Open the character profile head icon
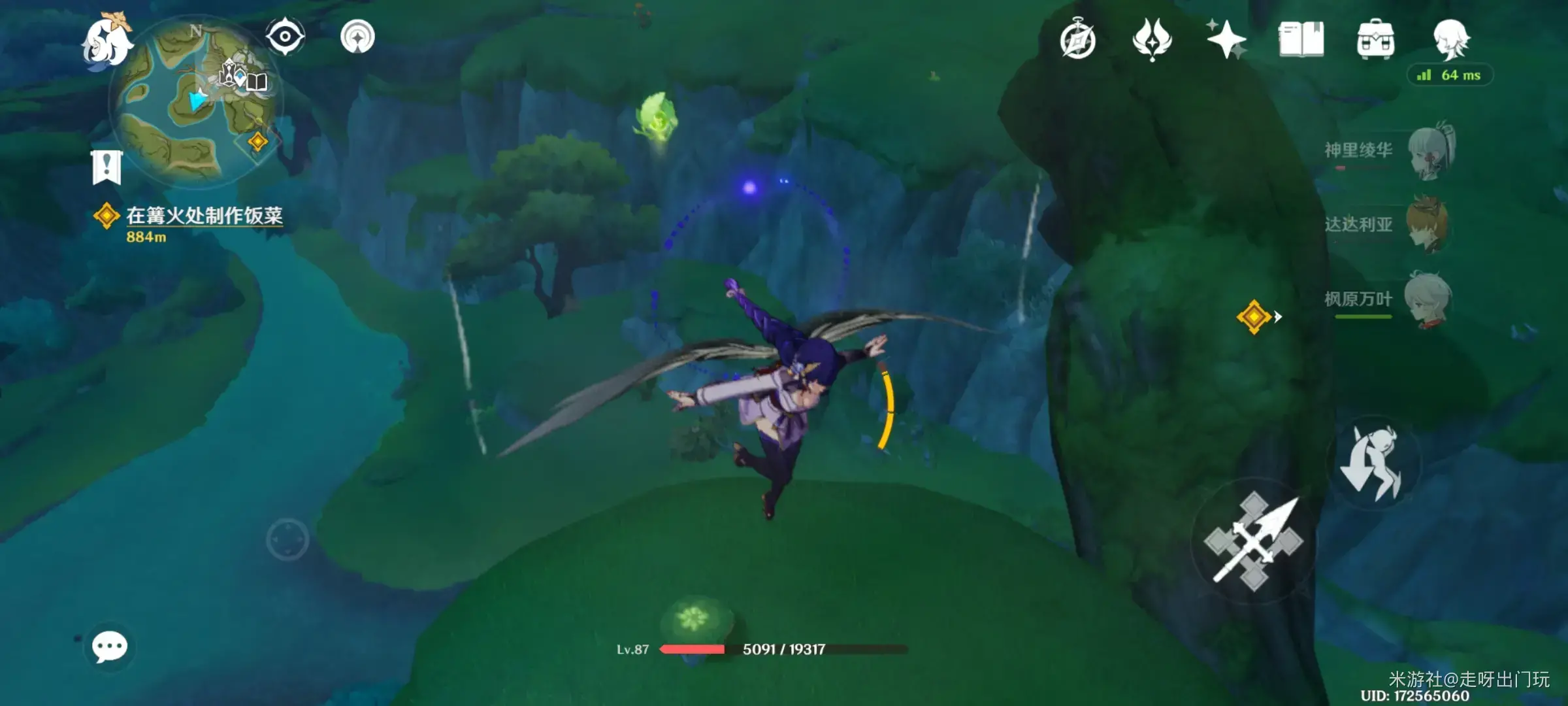The image size is (1568, 706). 1450,39
